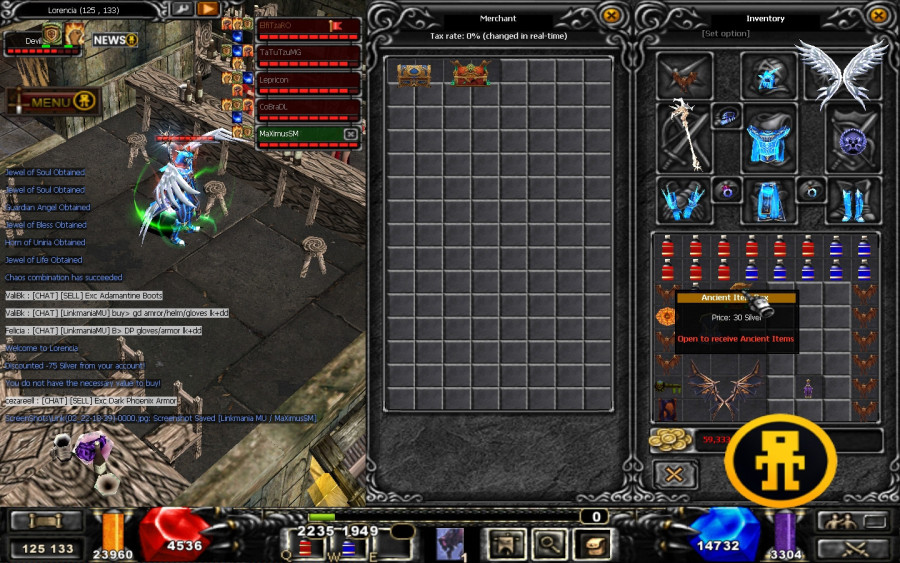Close the Inventory panel with top X

(x=878, y=16)
